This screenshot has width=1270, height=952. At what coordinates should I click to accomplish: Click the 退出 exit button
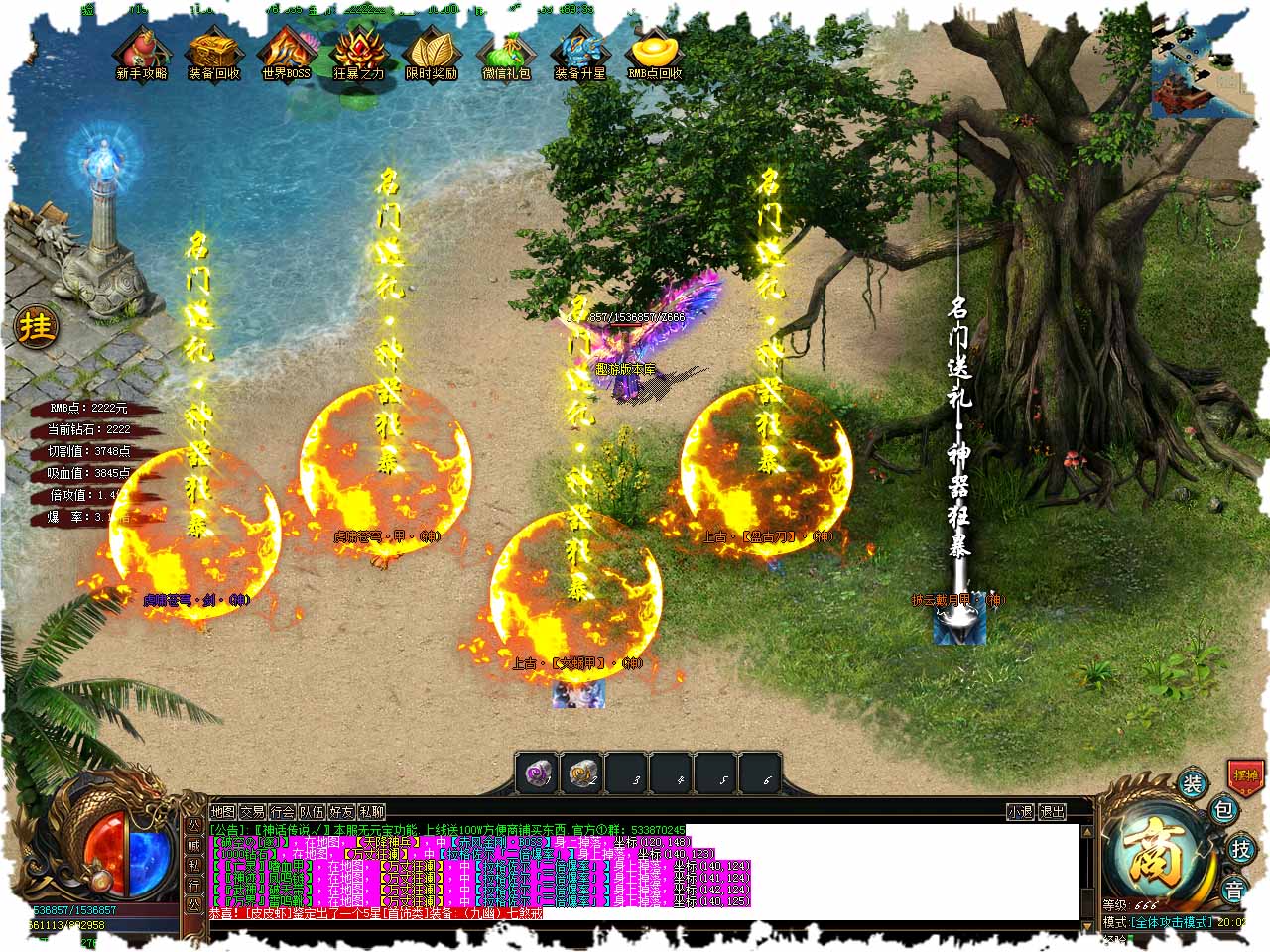[1053, 812]
